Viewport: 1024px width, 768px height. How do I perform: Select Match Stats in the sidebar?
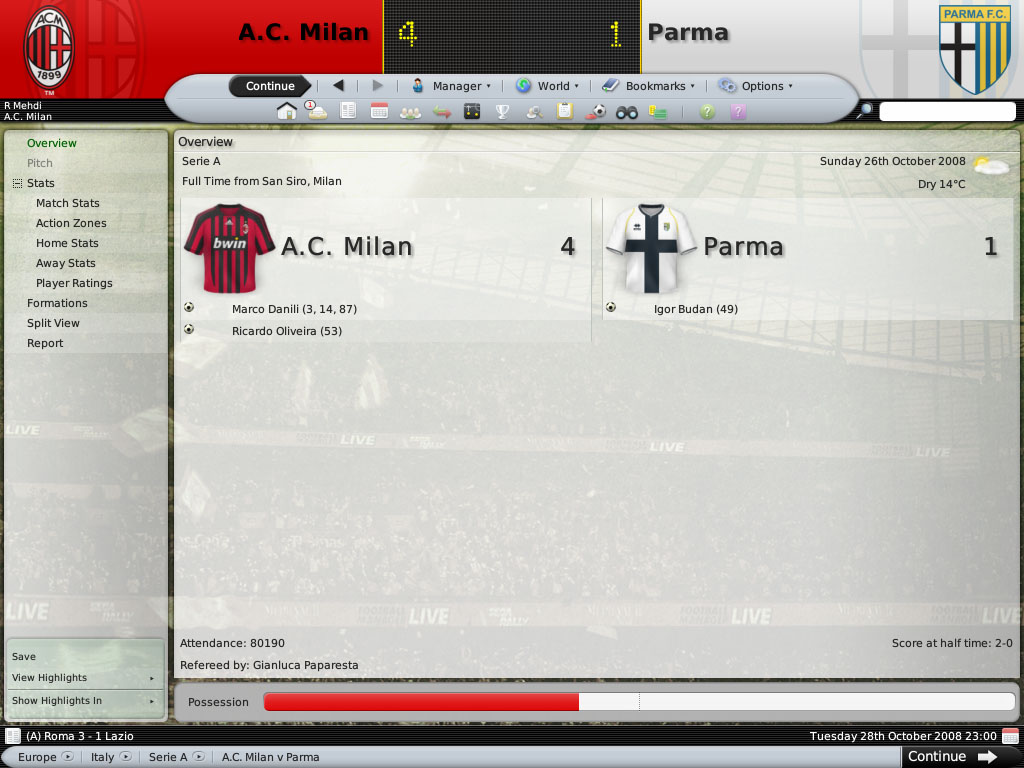click(x=67, y=203)
